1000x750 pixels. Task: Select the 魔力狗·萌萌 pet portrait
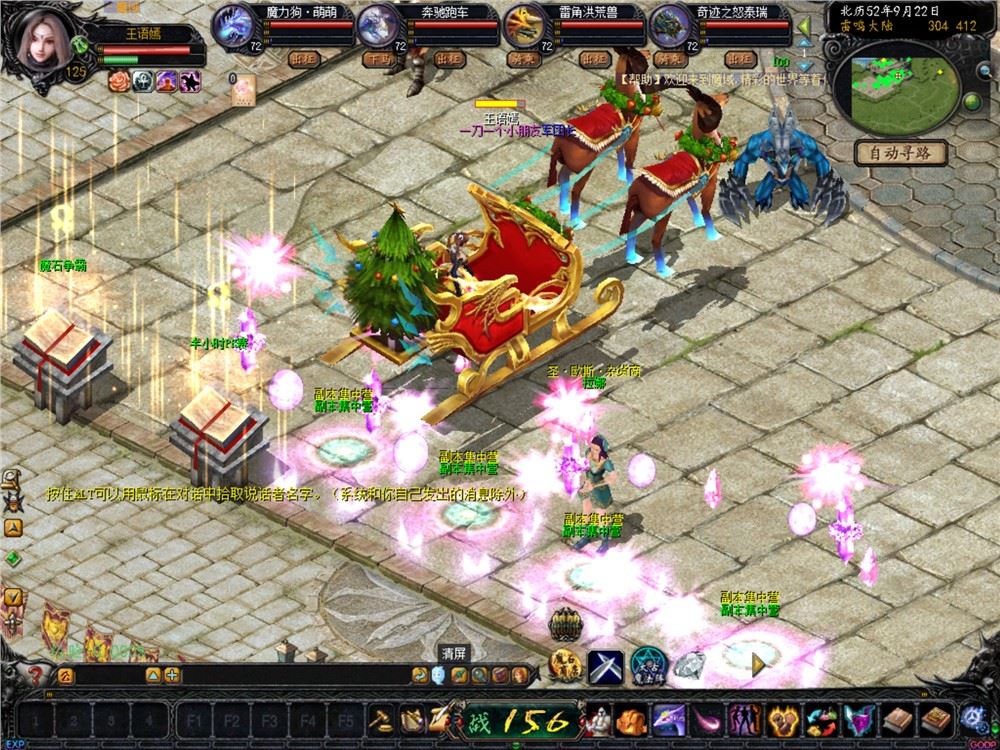pyautogui.click(x=232, y=22)
